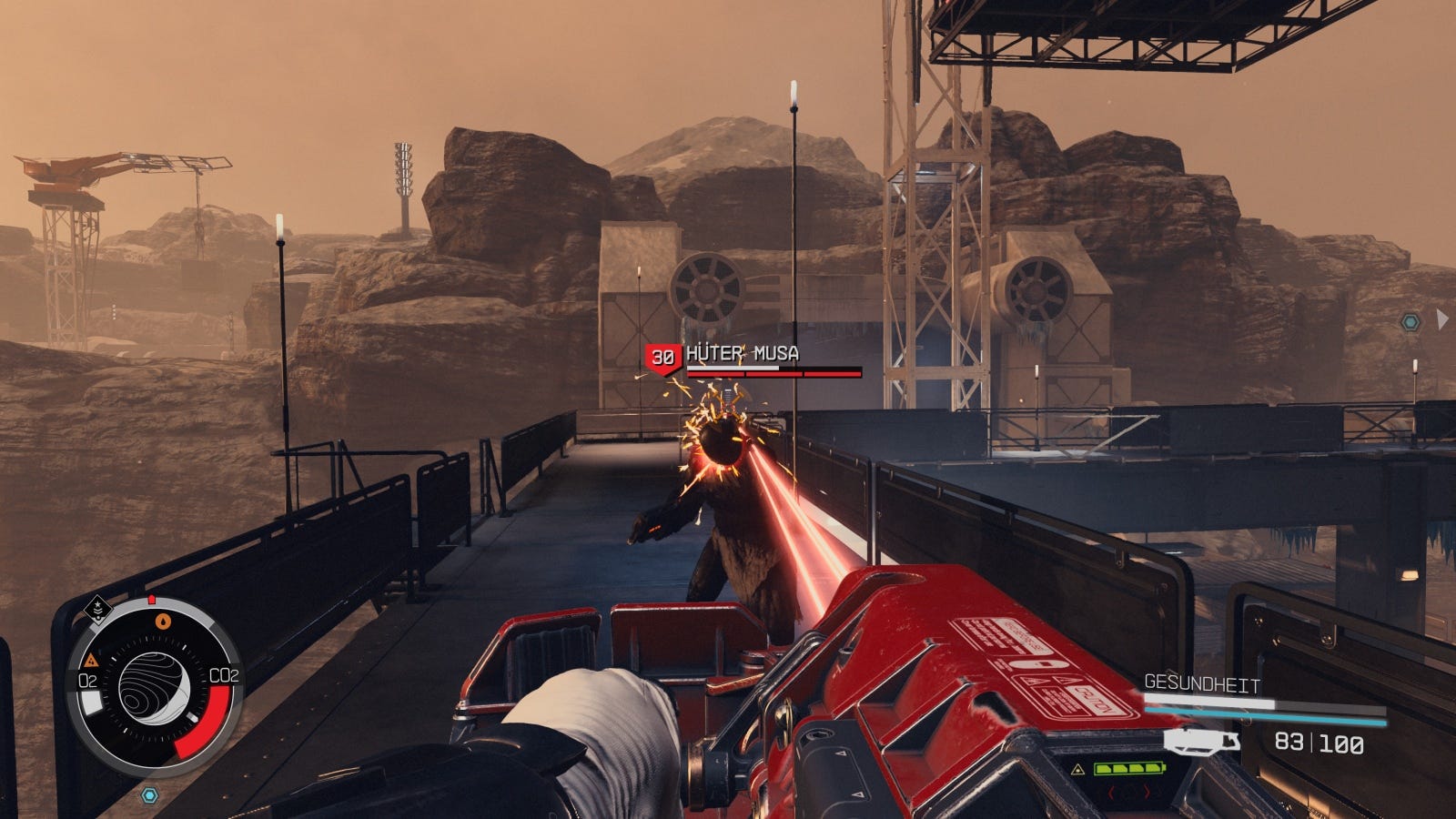Click the blue hexagon icon below the watch
This screenshot has width=1456, height=819.
[x=150, y=795]
